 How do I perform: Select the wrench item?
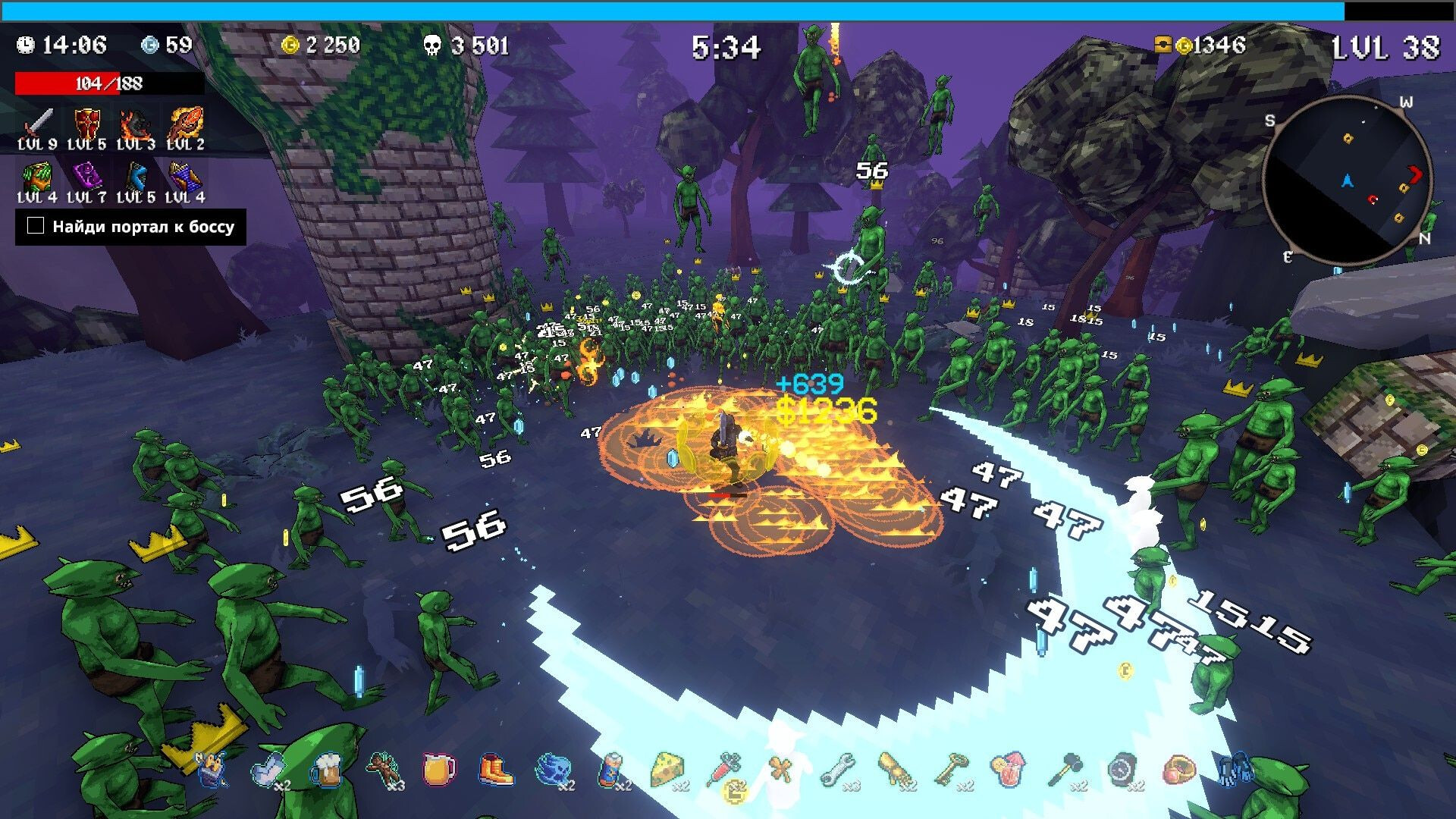pyautogui.click(x=837, y=770)
